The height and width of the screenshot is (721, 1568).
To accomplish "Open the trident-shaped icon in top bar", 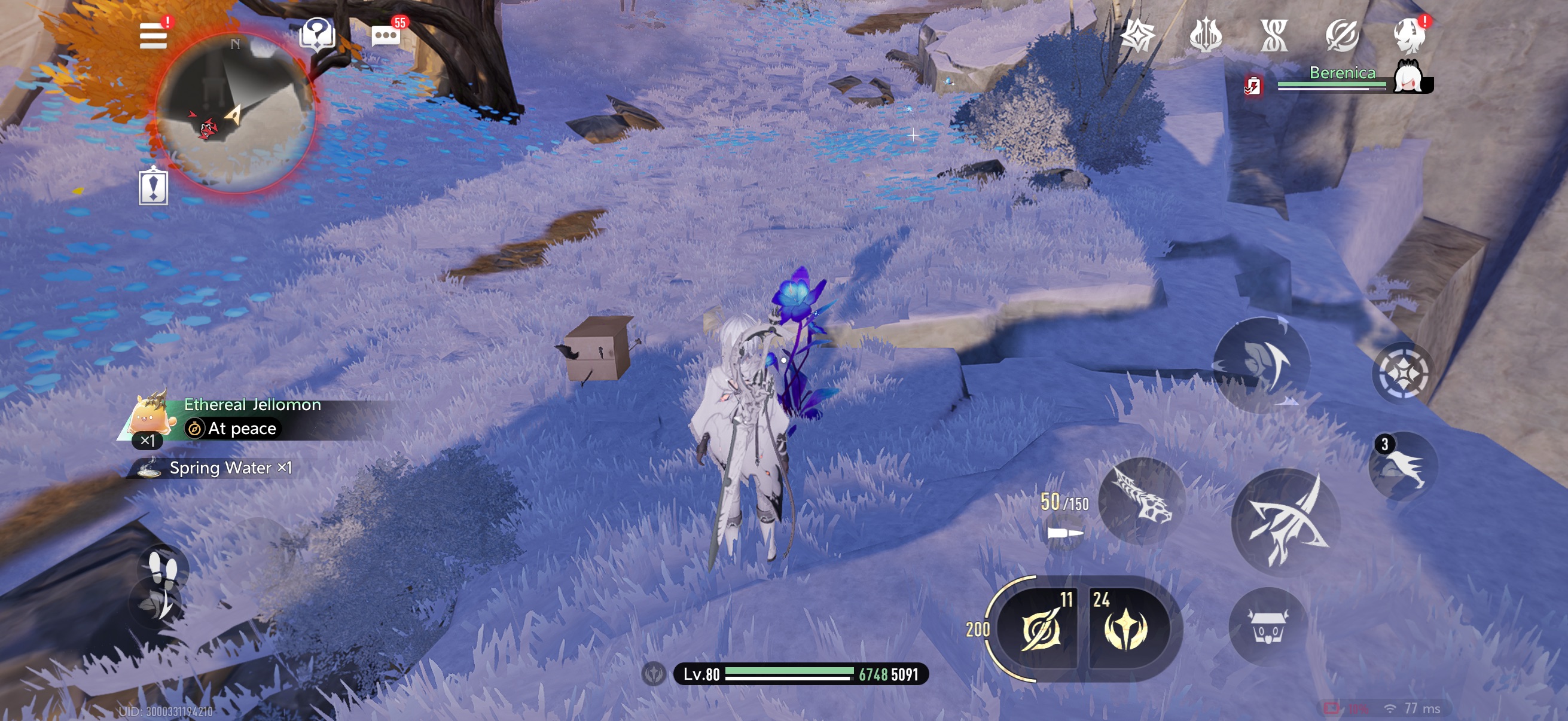I will coord(1205,35).
